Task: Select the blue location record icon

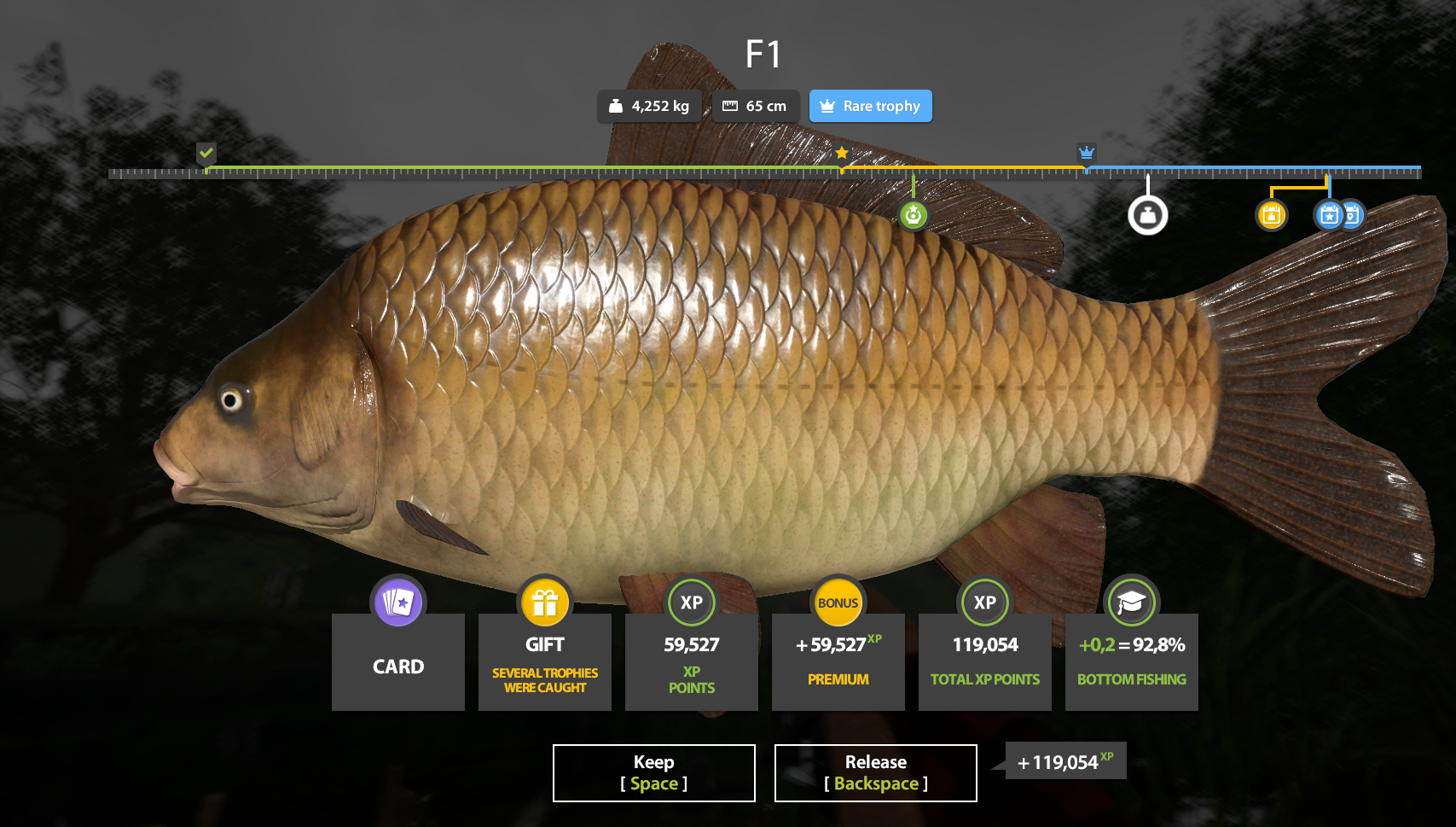Action: click(1351, 215)
